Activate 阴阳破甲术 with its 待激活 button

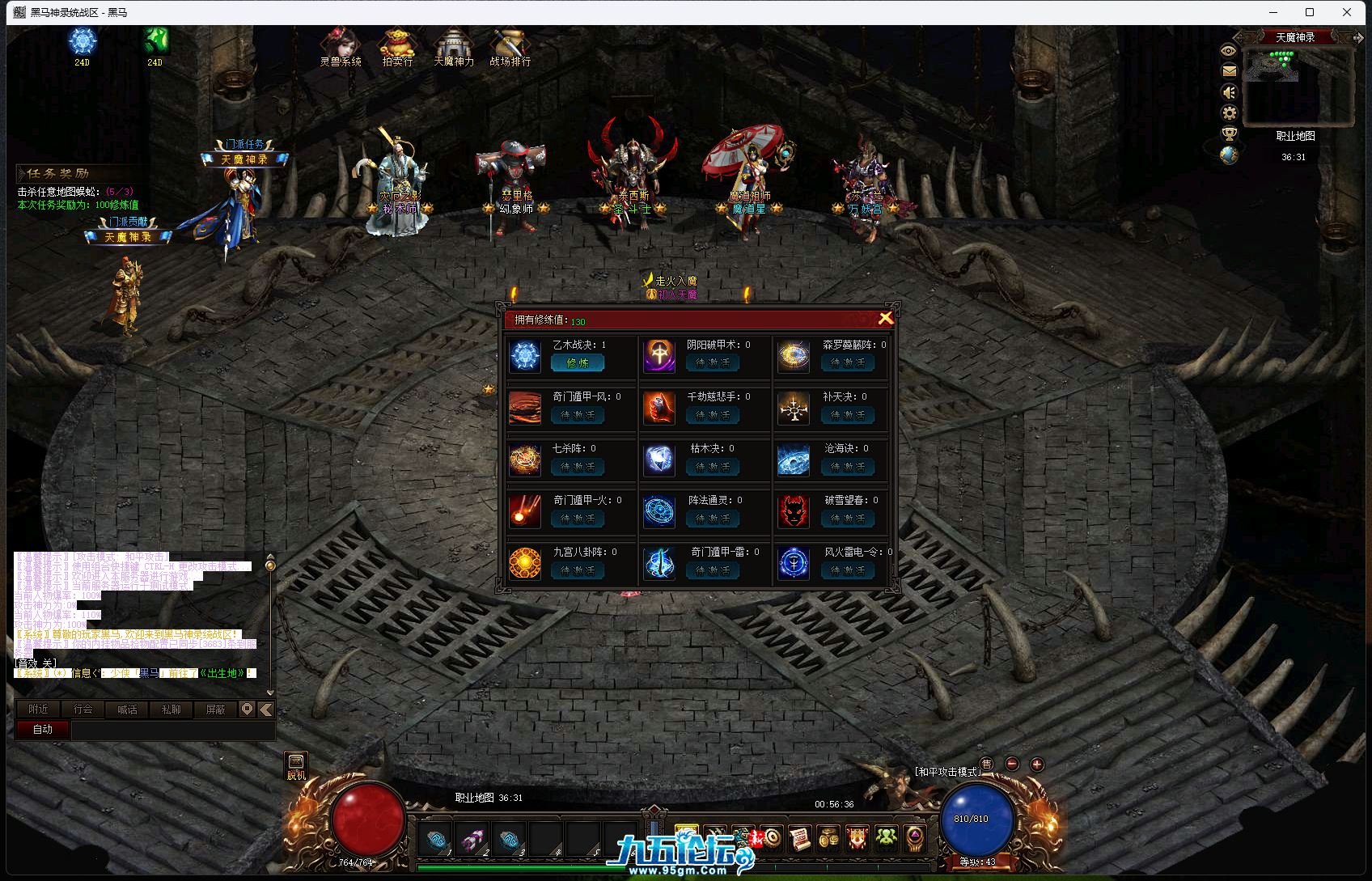(x=713, y=363)
